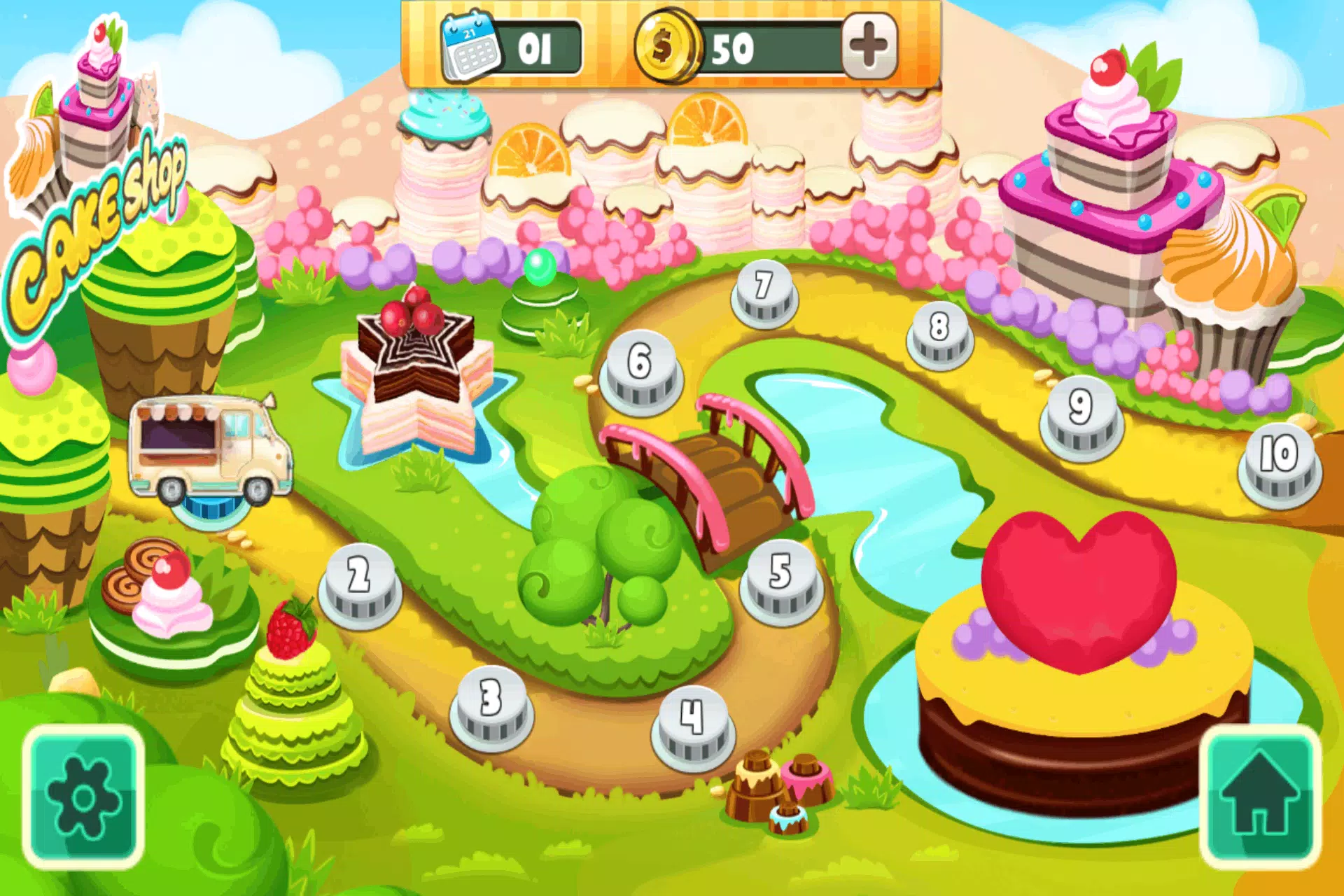1344x896 pixels.
Task: Go to the home screen
Action: 1259,797
